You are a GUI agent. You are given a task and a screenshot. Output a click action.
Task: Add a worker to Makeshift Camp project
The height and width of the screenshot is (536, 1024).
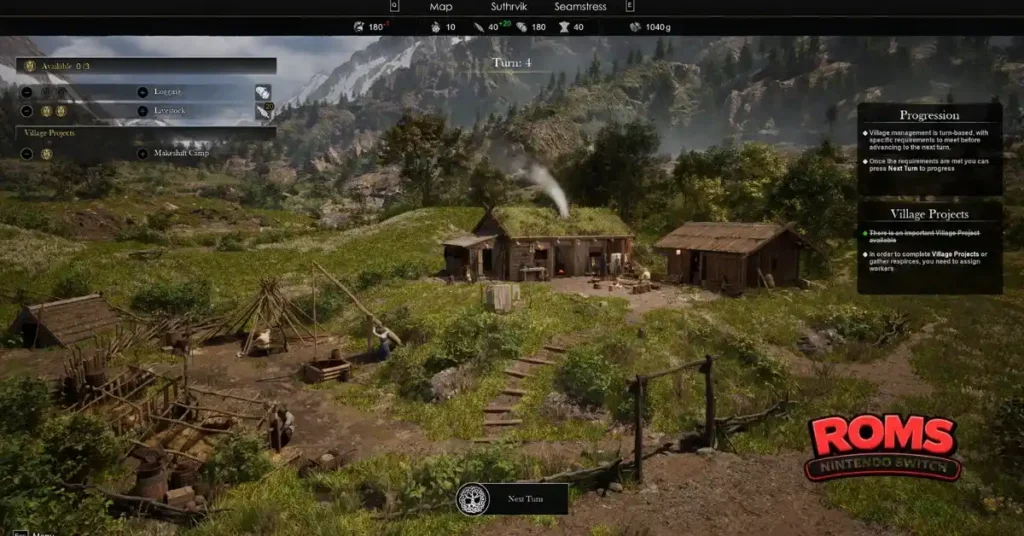[144, 154]
